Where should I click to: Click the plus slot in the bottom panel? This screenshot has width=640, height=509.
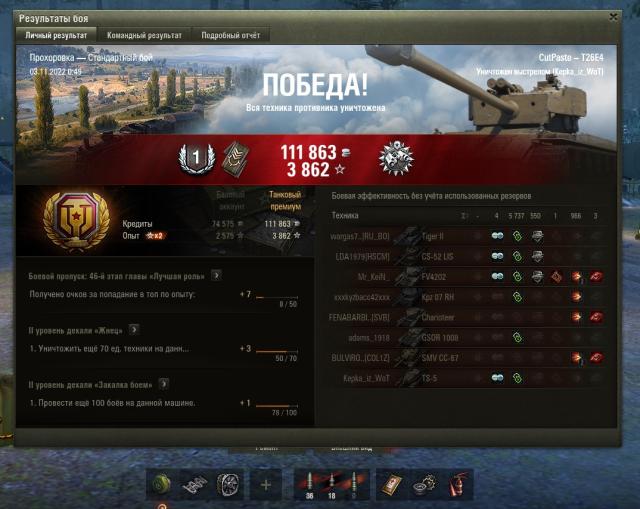pyautogui.click(x=266, y=485)
